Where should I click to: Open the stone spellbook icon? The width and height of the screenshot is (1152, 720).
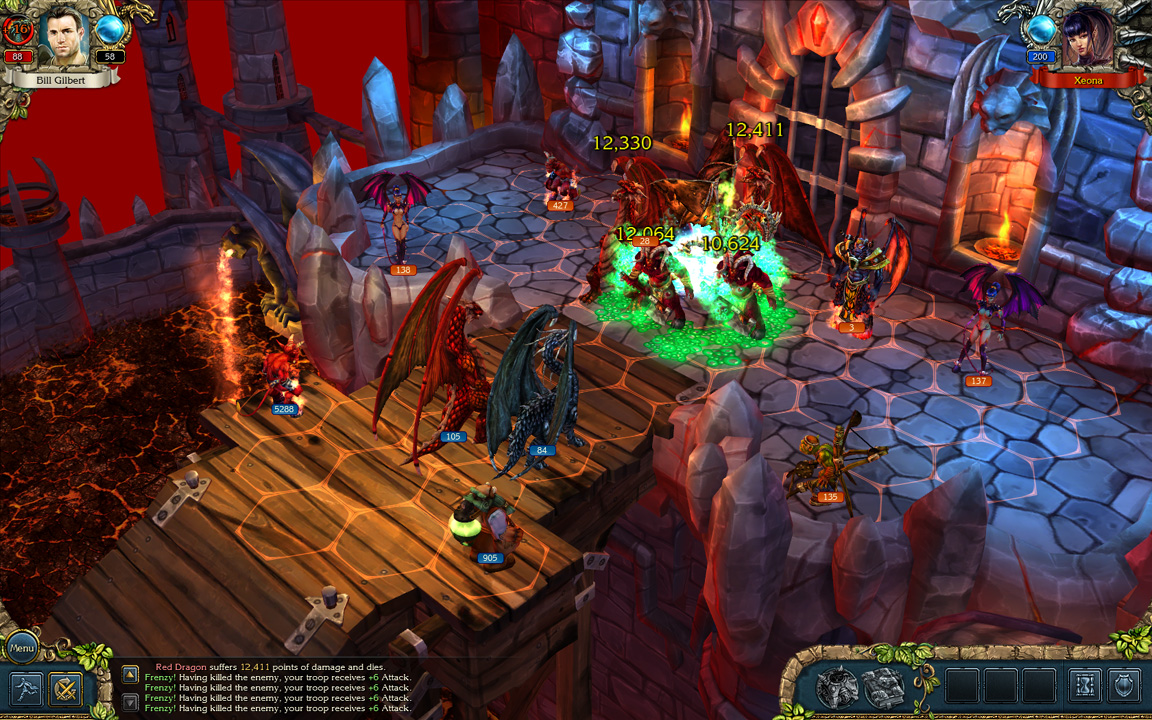pyautogui.click(x=884, y=687)
